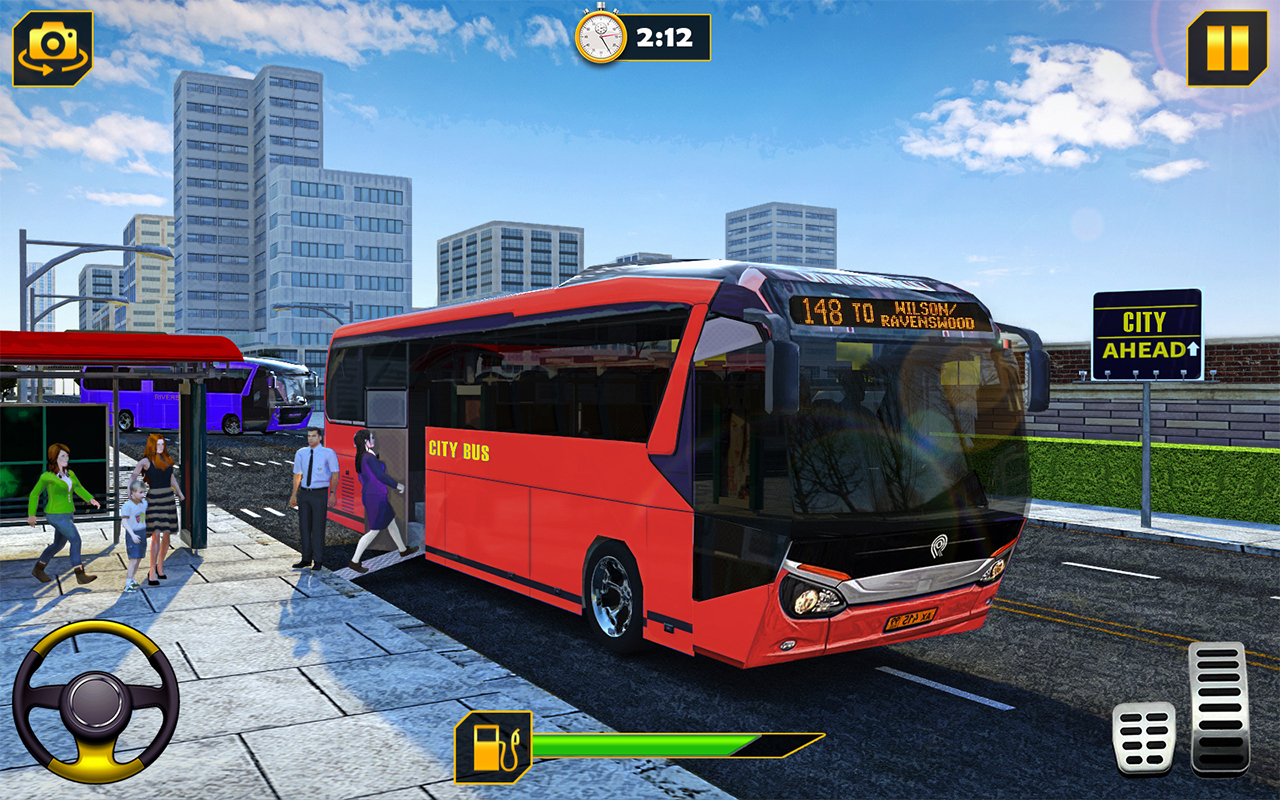Tap the steering wheel control
The image size is (1280, 800).
point(96,701)
